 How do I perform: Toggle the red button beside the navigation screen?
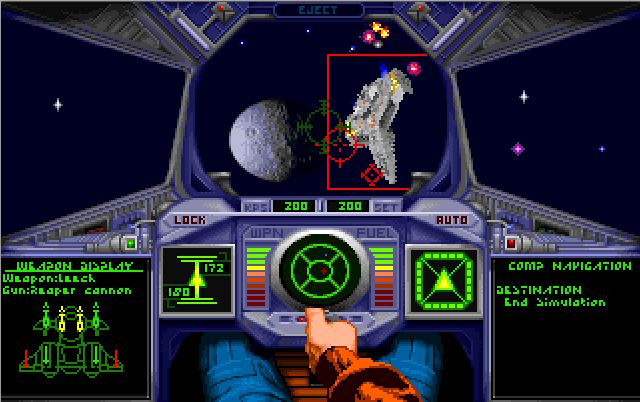click(511, 243)
